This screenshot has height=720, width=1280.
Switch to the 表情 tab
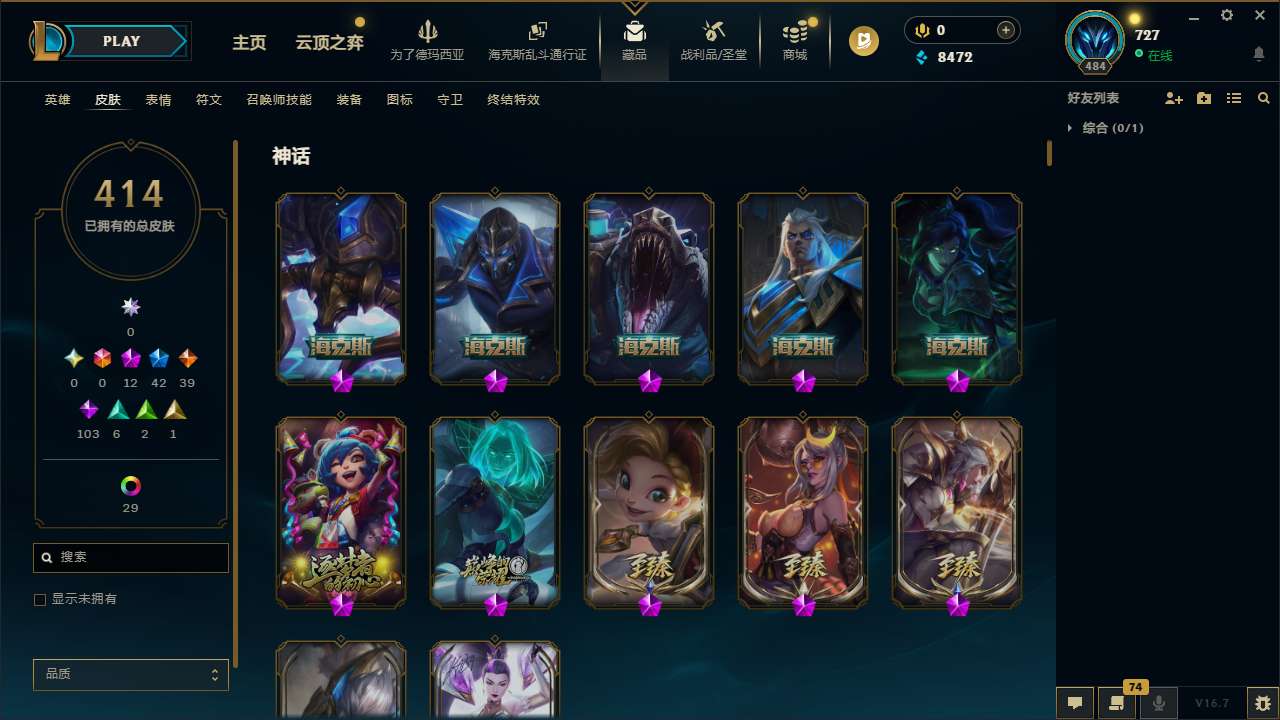(158, 100)
